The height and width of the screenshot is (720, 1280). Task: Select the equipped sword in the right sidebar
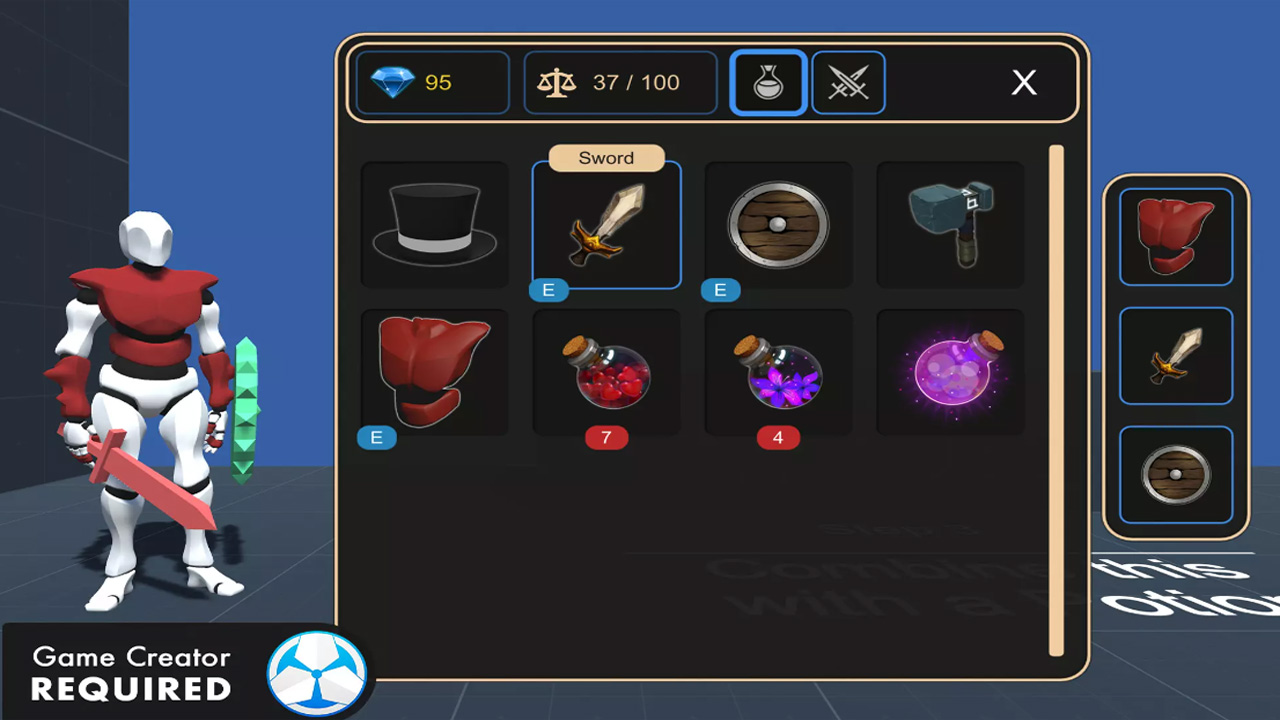(1176, 356)
